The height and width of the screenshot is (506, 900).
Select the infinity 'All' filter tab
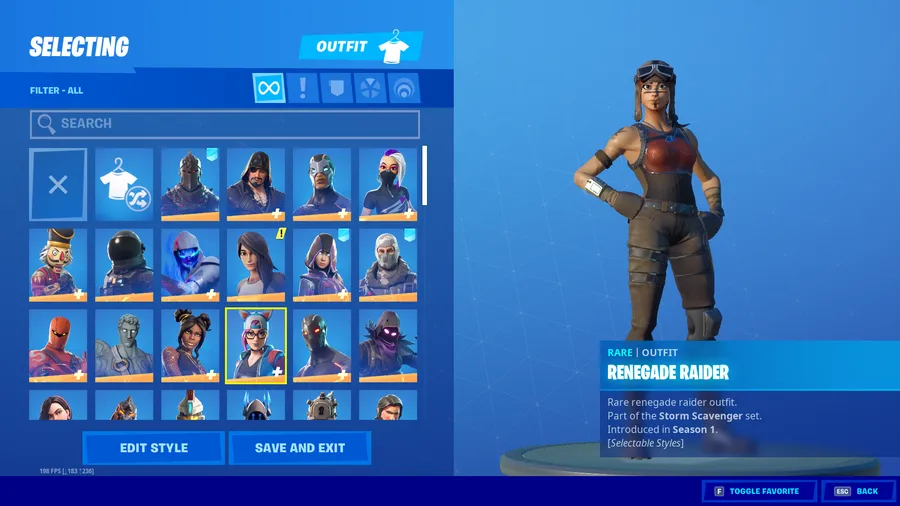pos(268,88)
